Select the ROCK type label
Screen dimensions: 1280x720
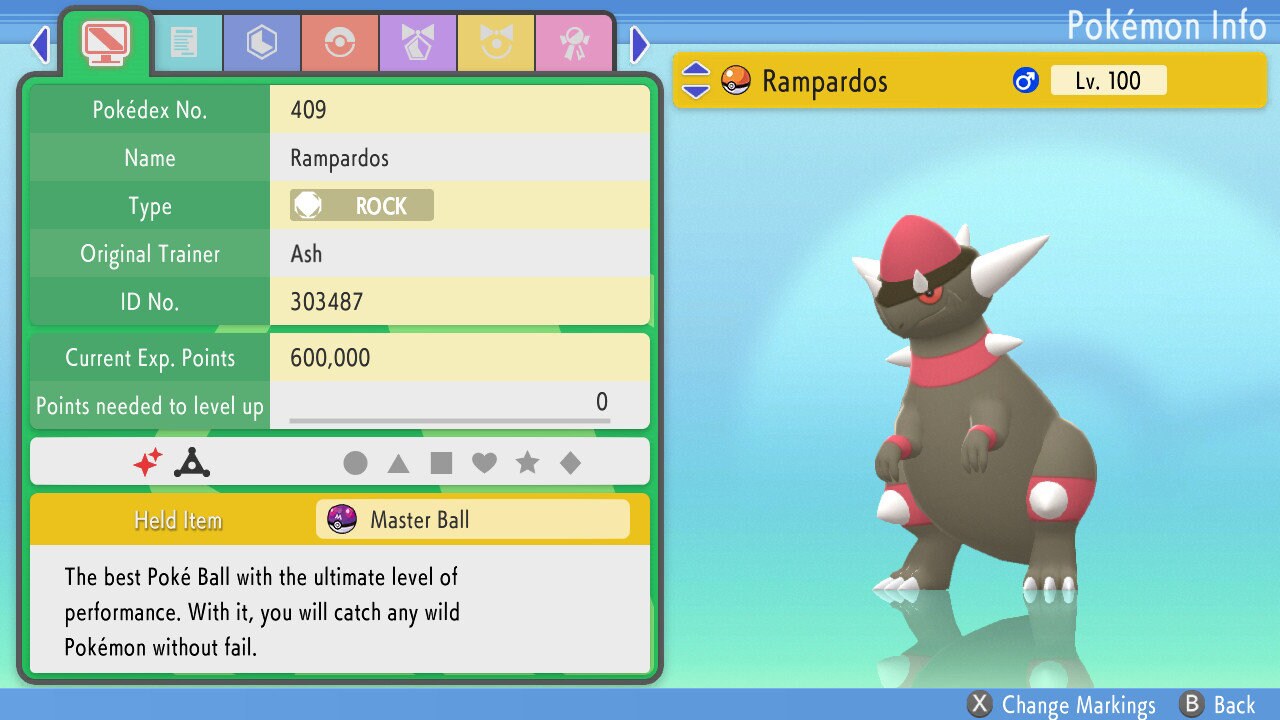359,205
